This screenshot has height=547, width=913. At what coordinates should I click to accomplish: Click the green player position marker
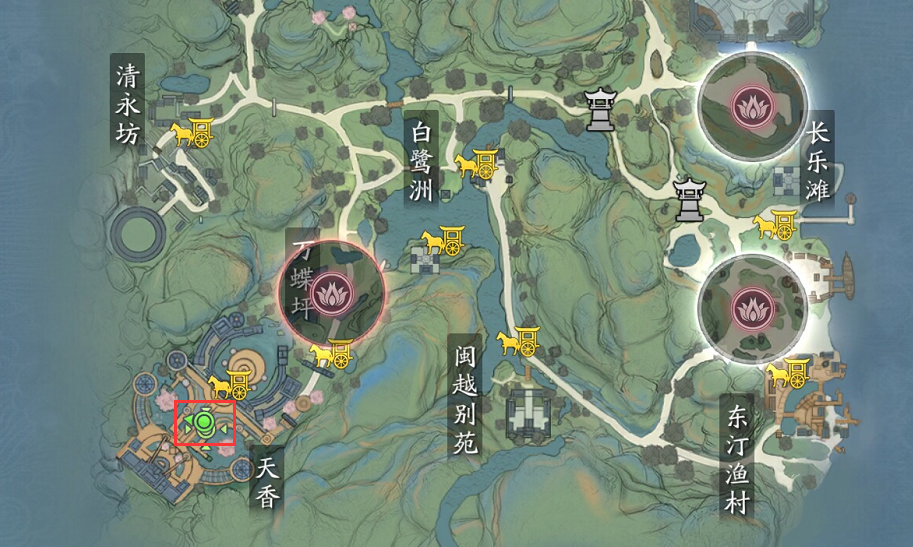click(x=205, y=423)
